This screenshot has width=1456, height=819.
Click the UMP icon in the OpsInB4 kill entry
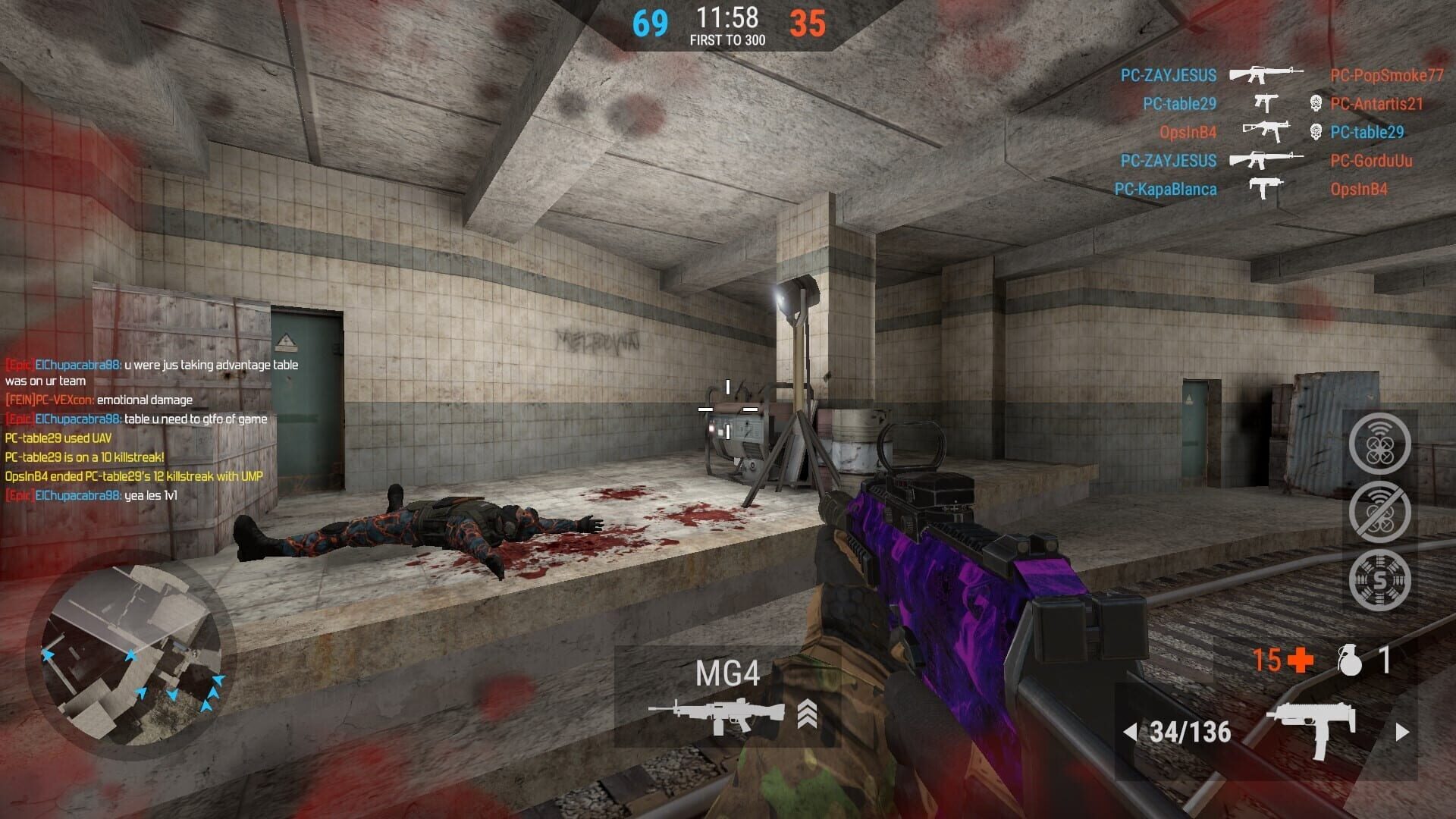(1265, 131)
